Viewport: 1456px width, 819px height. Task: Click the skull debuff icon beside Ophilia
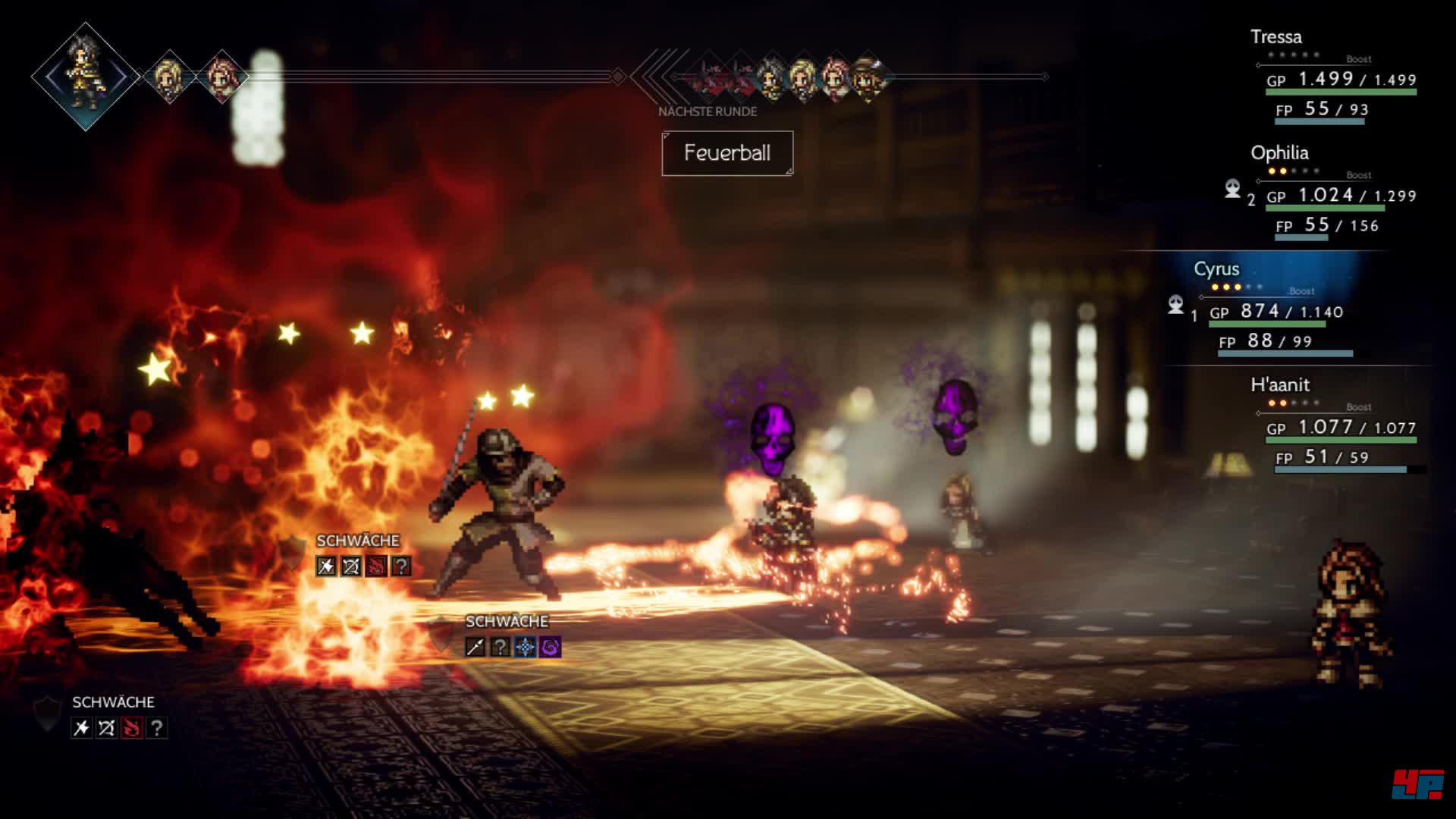[1233, 189]
